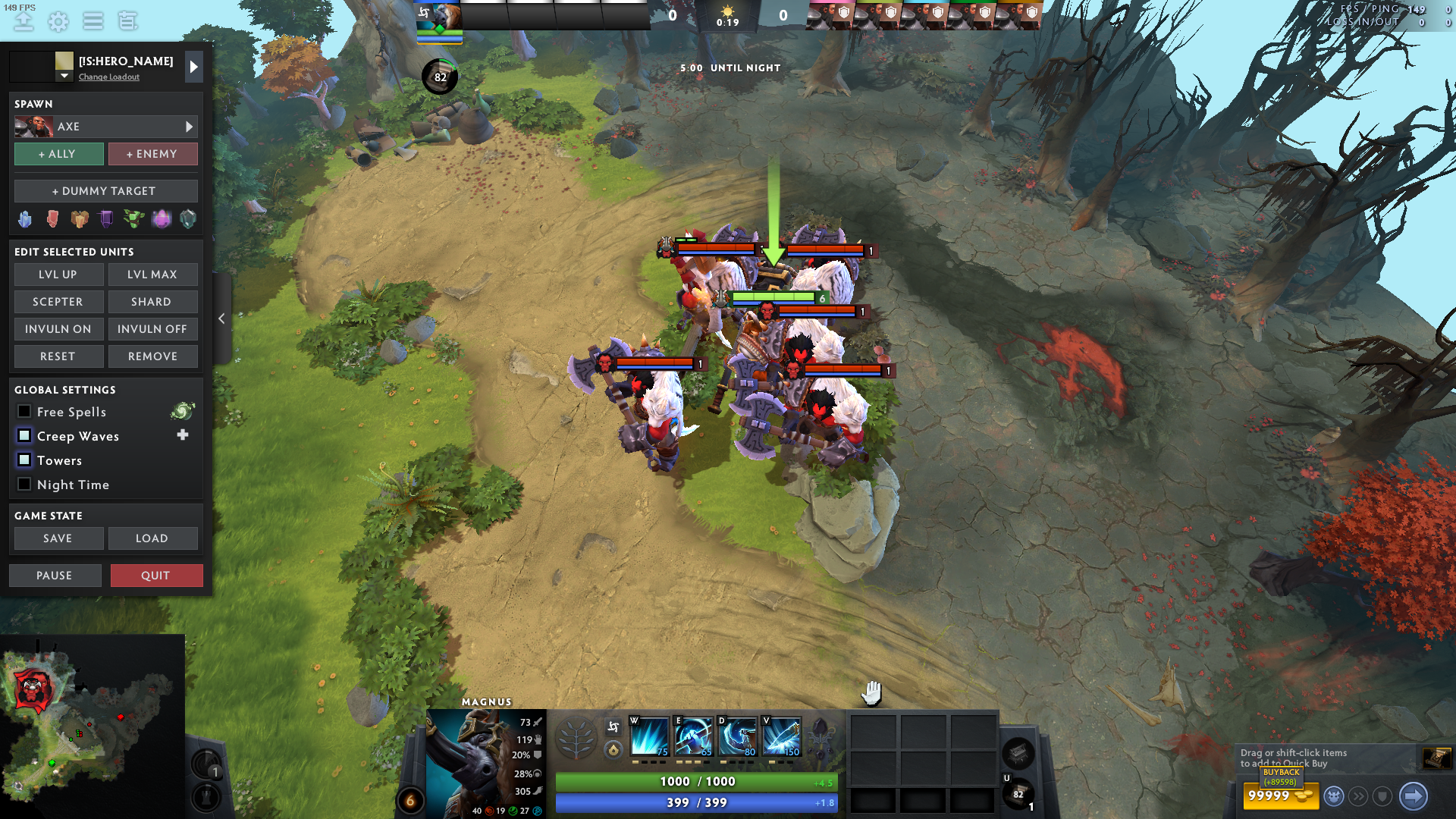Turn invulnerability off
Screen dimensions: 1456x819
coord(152,329)
